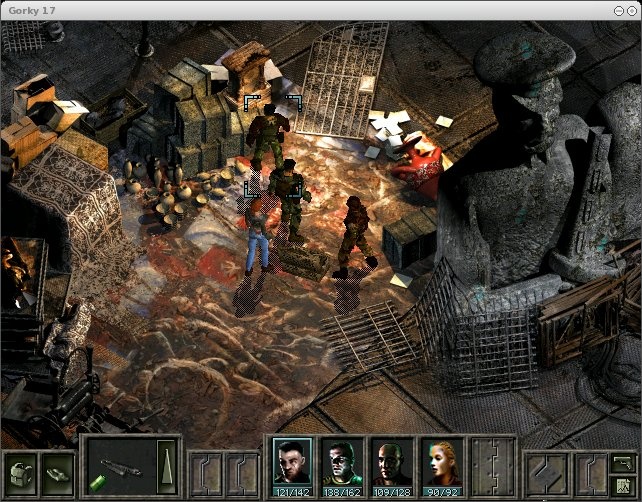
Task: Open the small map icon button
Action: coord(622,484)
